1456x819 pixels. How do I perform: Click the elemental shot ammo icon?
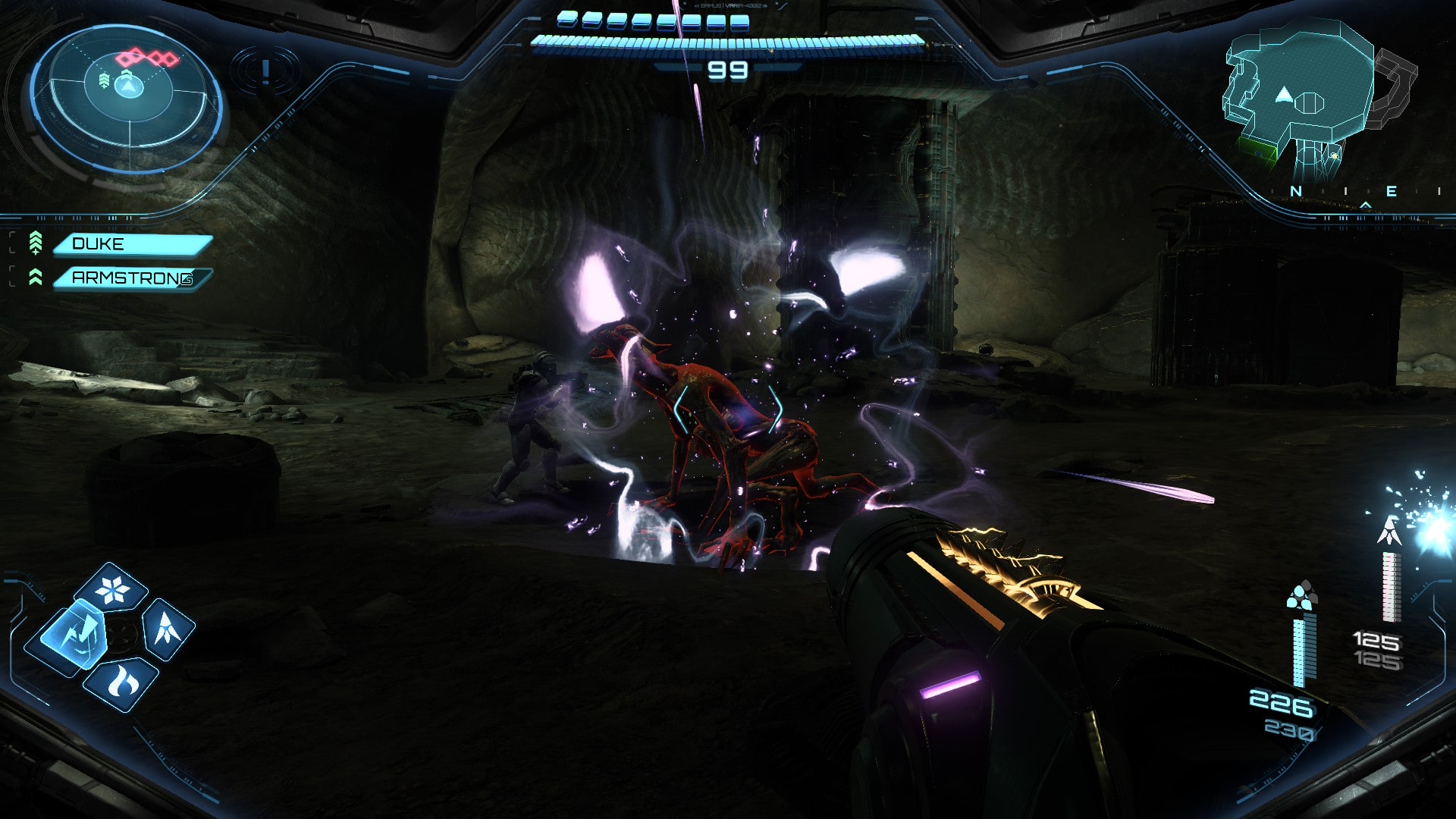coord(1301,597)
